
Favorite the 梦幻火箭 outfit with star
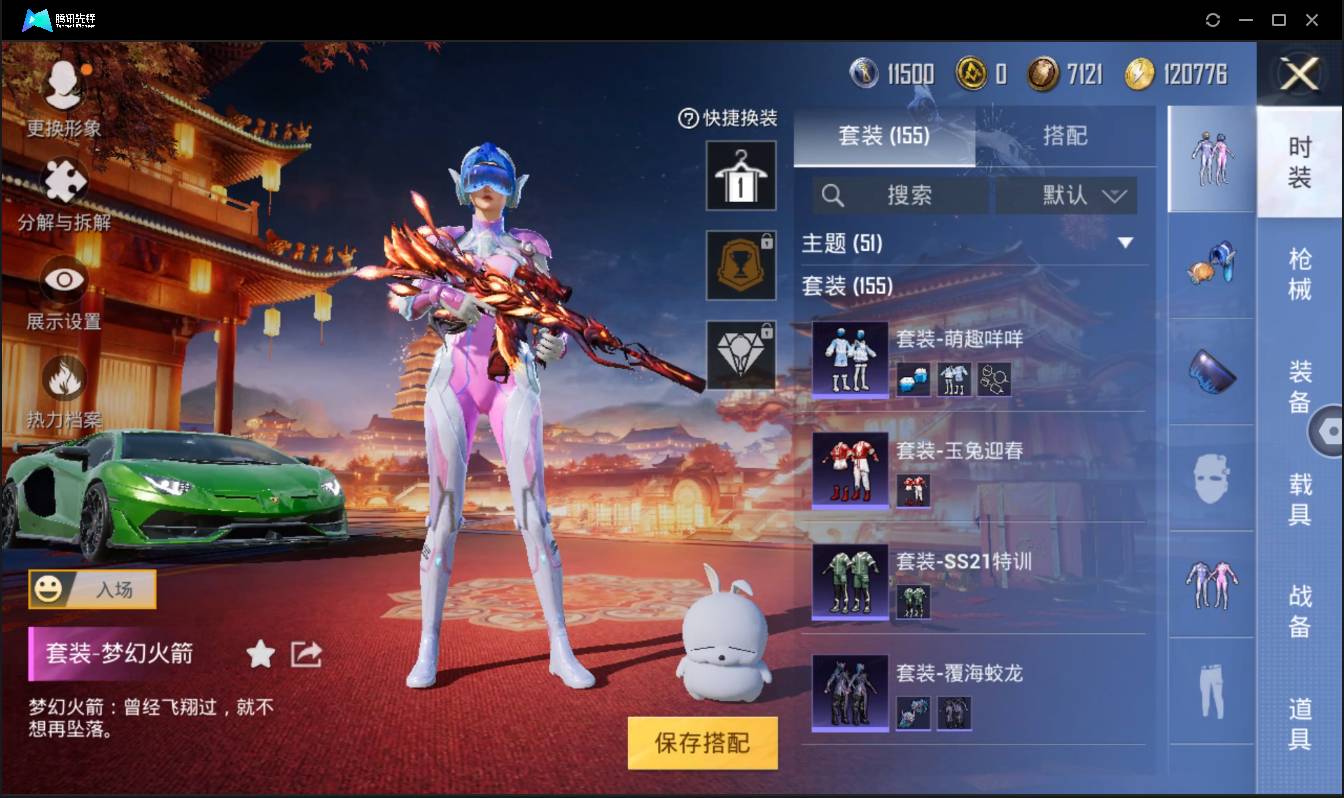259,654
